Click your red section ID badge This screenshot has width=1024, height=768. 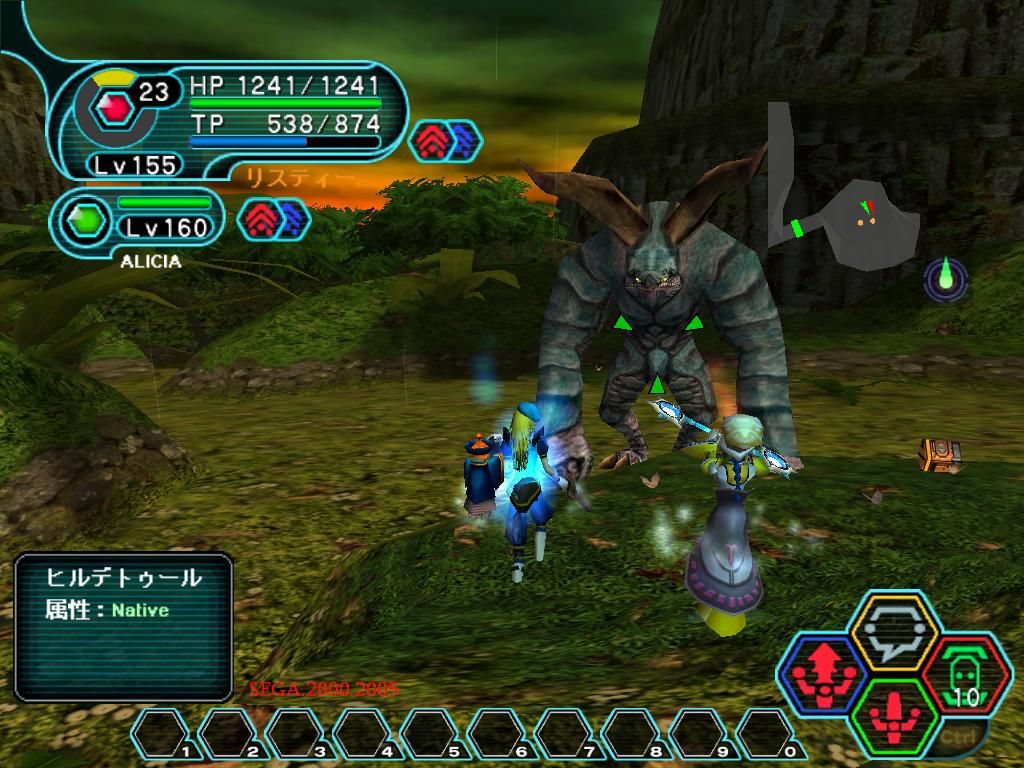(112, 108)
